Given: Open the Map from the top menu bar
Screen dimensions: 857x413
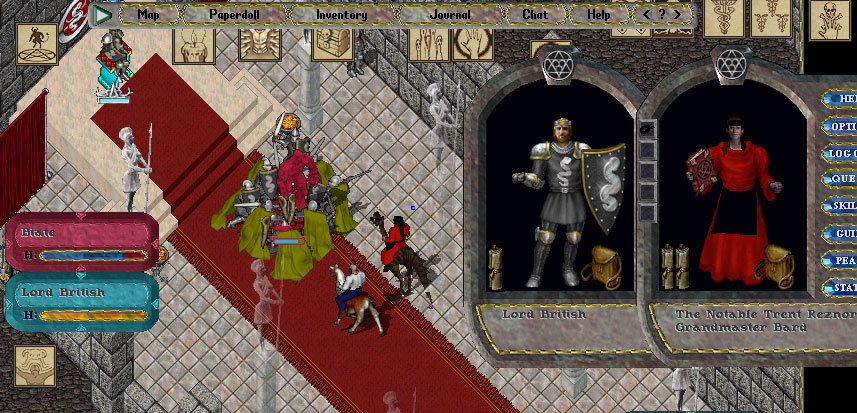Looking at the screenshot, I should [148, 15].
